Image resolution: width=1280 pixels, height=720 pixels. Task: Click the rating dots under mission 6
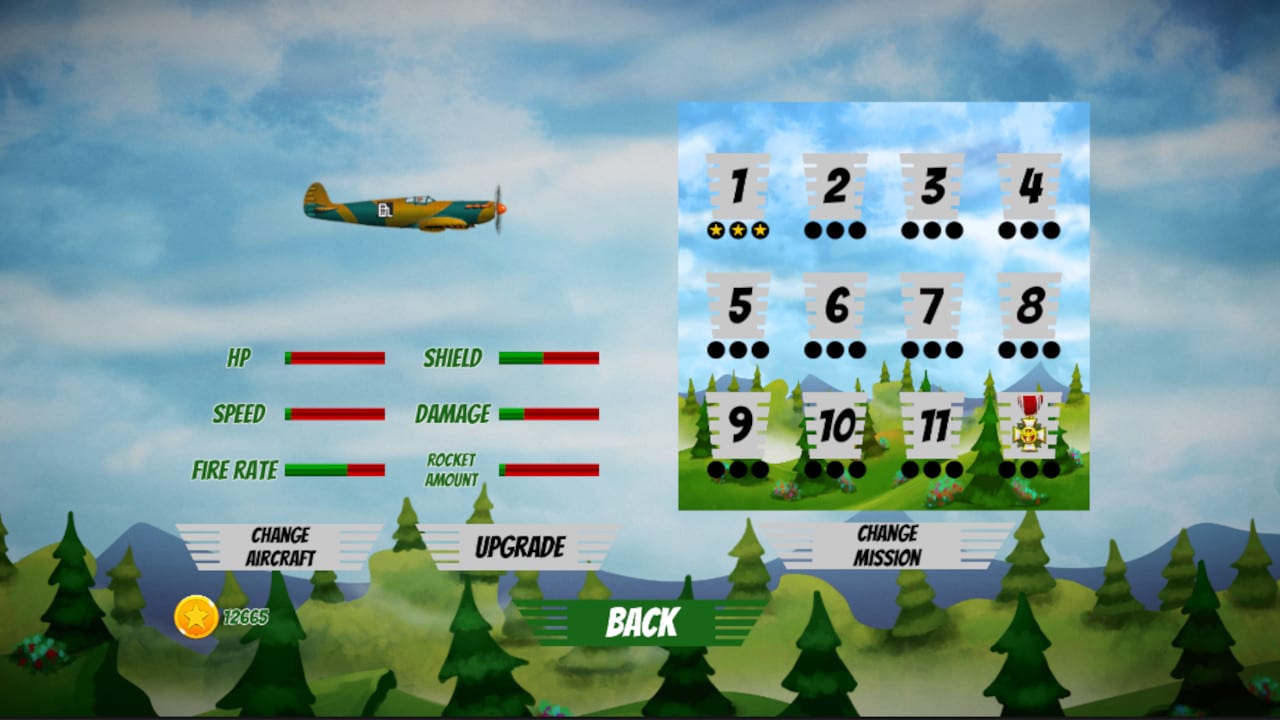[x=836, y=351]
